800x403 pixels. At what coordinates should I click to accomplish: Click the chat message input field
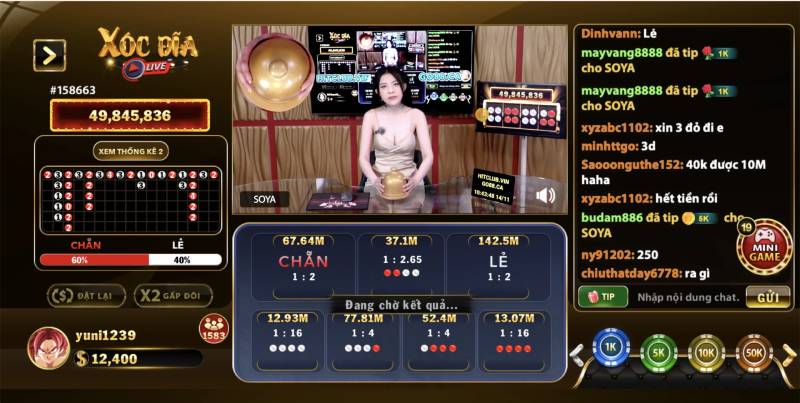coord(688,297)
